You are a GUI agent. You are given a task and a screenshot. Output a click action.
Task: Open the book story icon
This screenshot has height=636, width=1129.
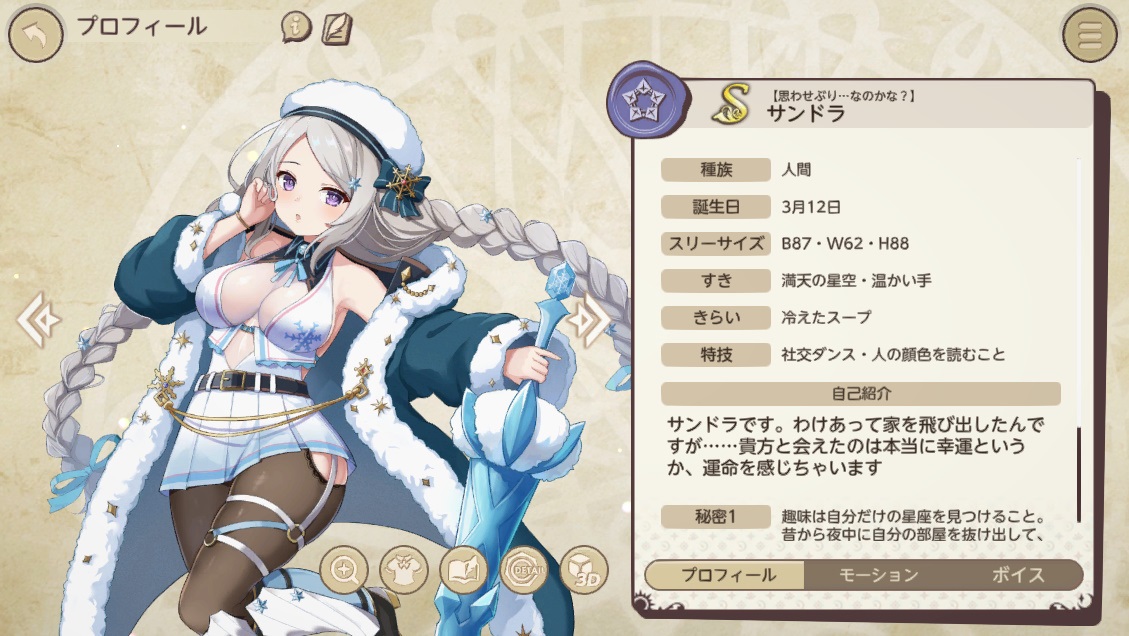463,570
